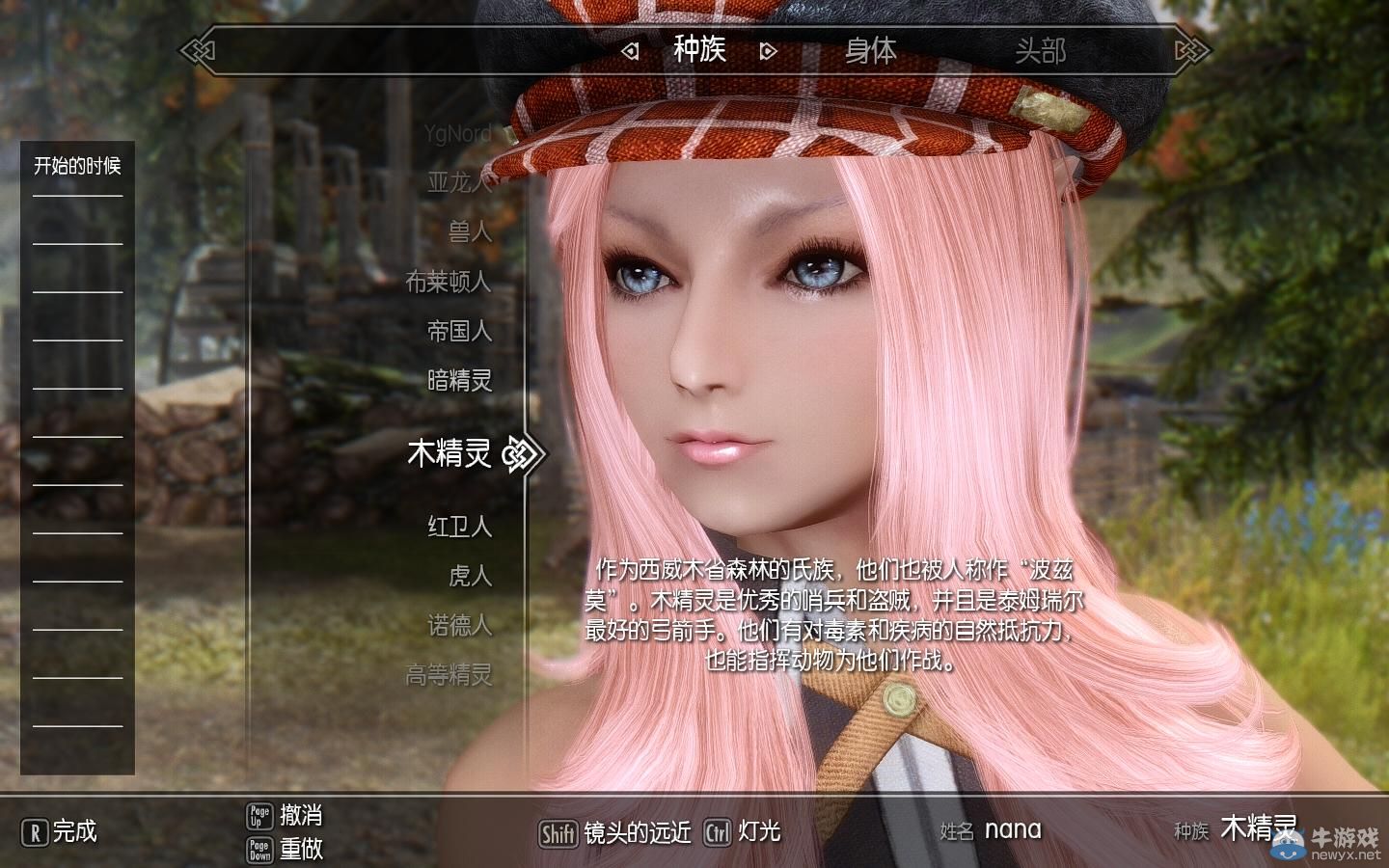Click the Ctrl key icon for 灯光

coord(716,833)
